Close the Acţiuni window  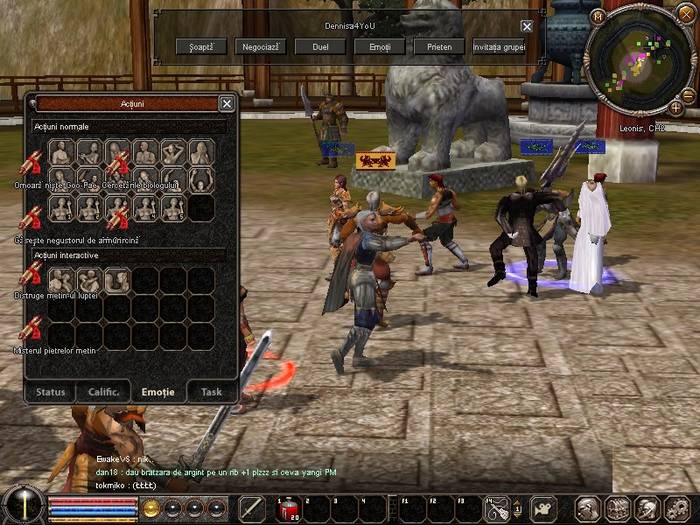[x=227, y=103]
